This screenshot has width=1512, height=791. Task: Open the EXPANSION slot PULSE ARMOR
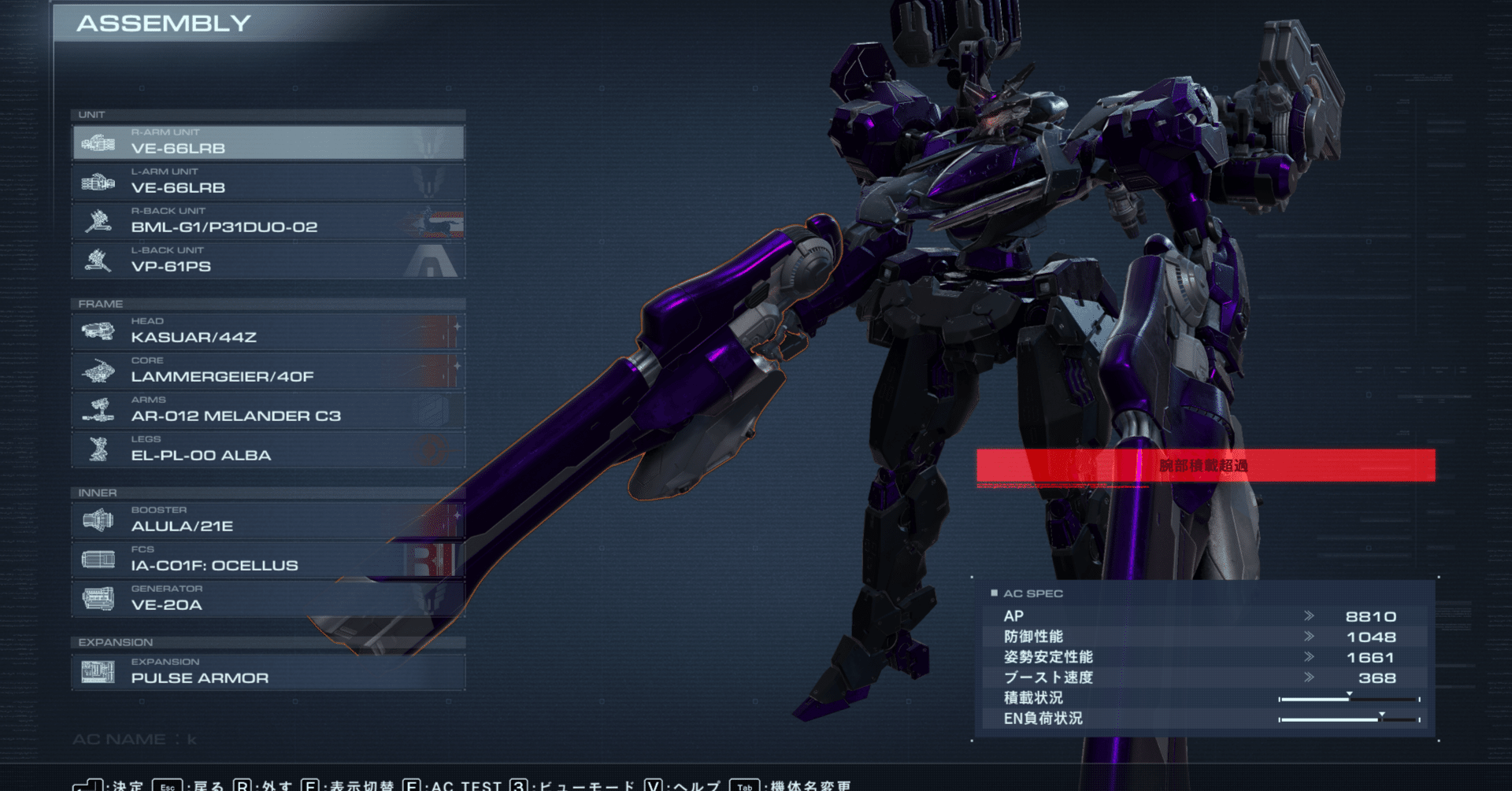coord(268,672)
